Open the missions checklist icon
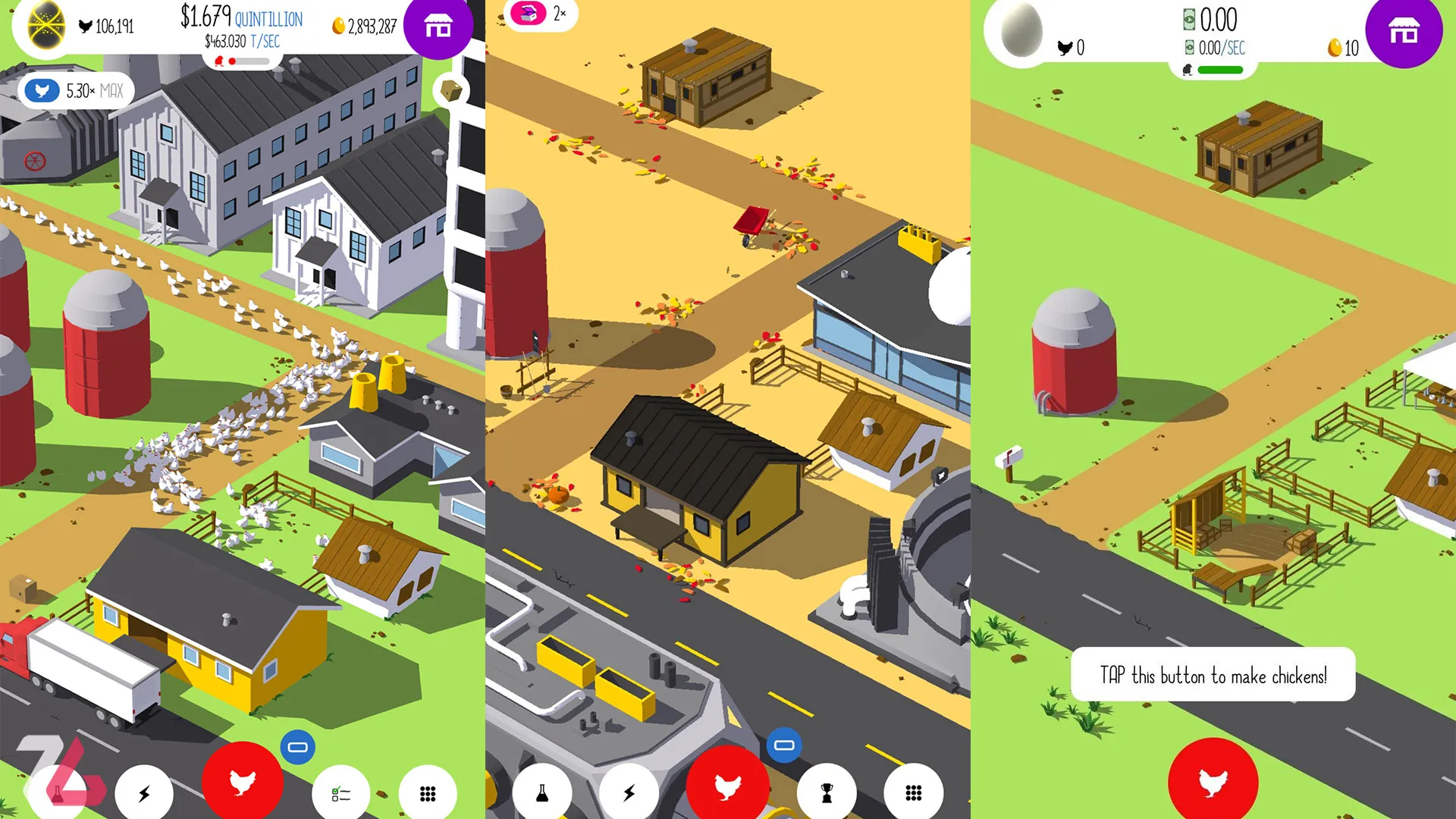1456x819 pixels. point(341,792)
